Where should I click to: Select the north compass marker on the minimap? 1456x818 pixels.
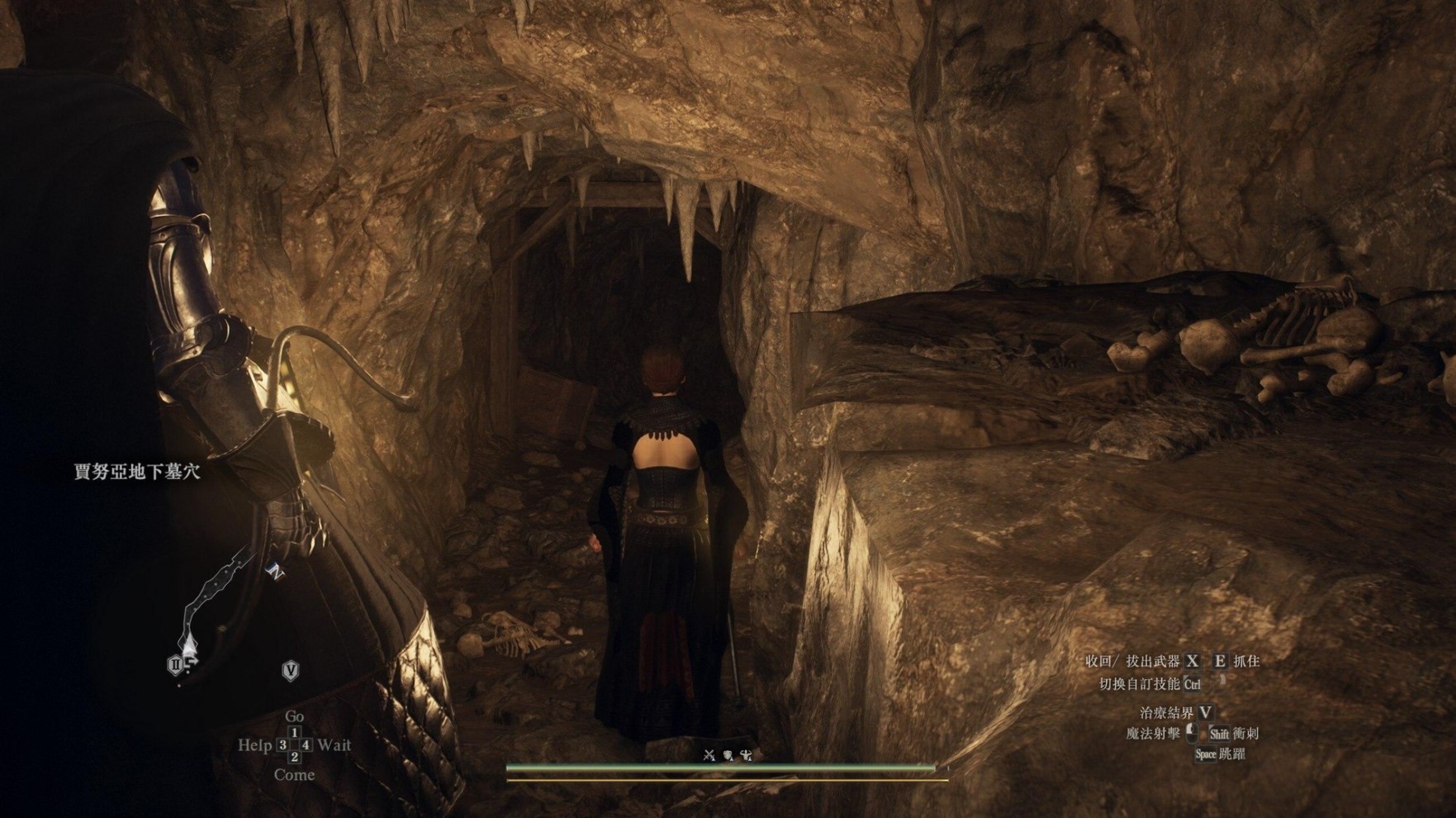coord(274,569)
